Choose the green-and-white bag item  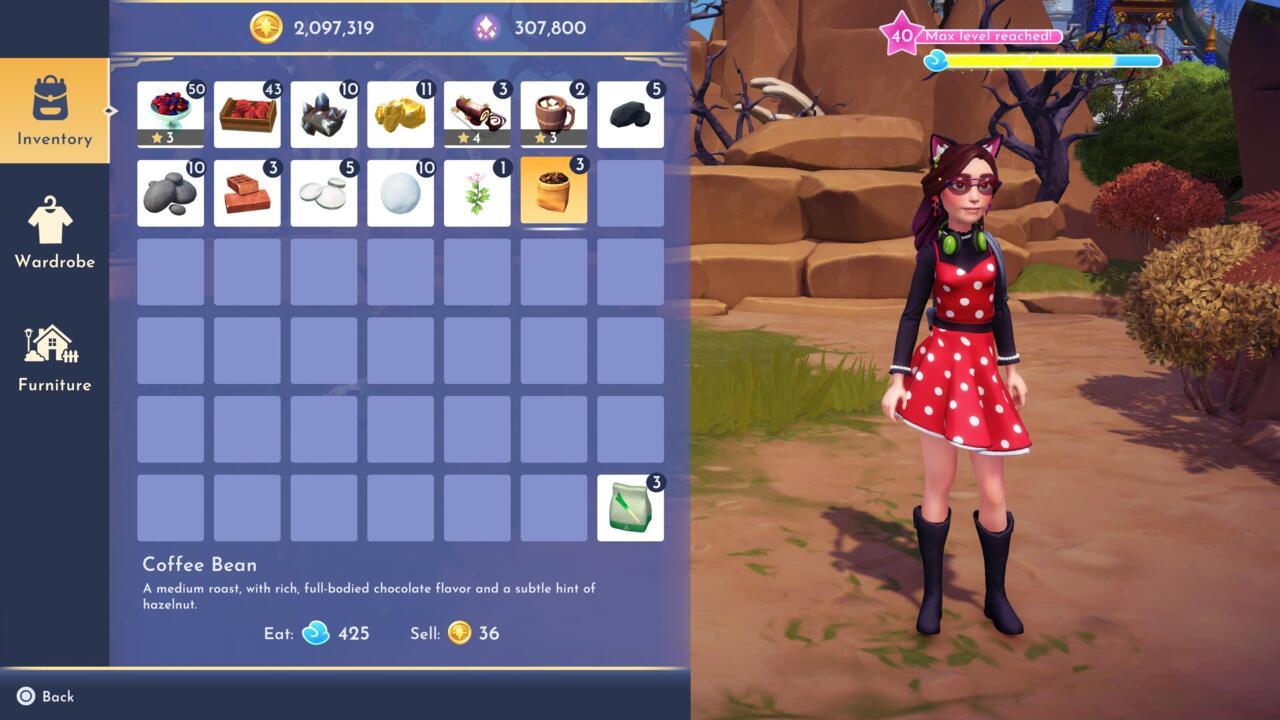(x=630, y=508)
